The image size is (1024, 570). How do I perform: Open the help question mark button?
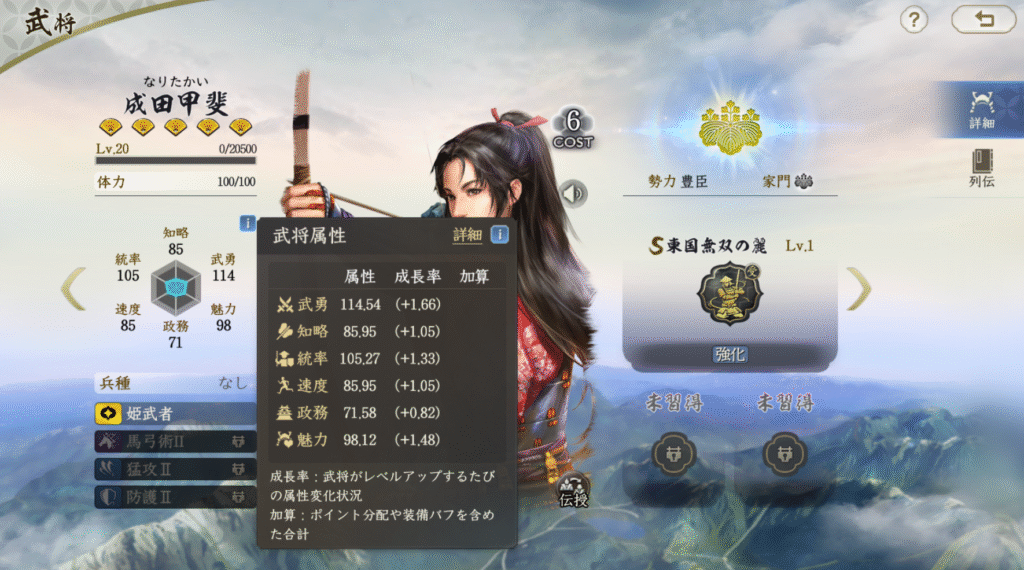[914, 19]
